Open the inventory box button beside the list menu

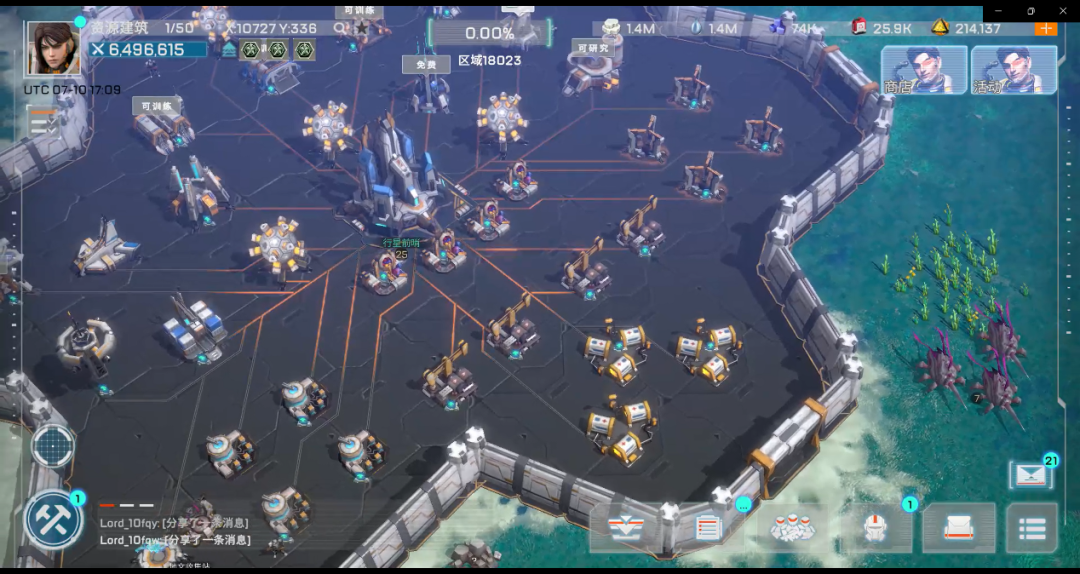tap(958, 528)
